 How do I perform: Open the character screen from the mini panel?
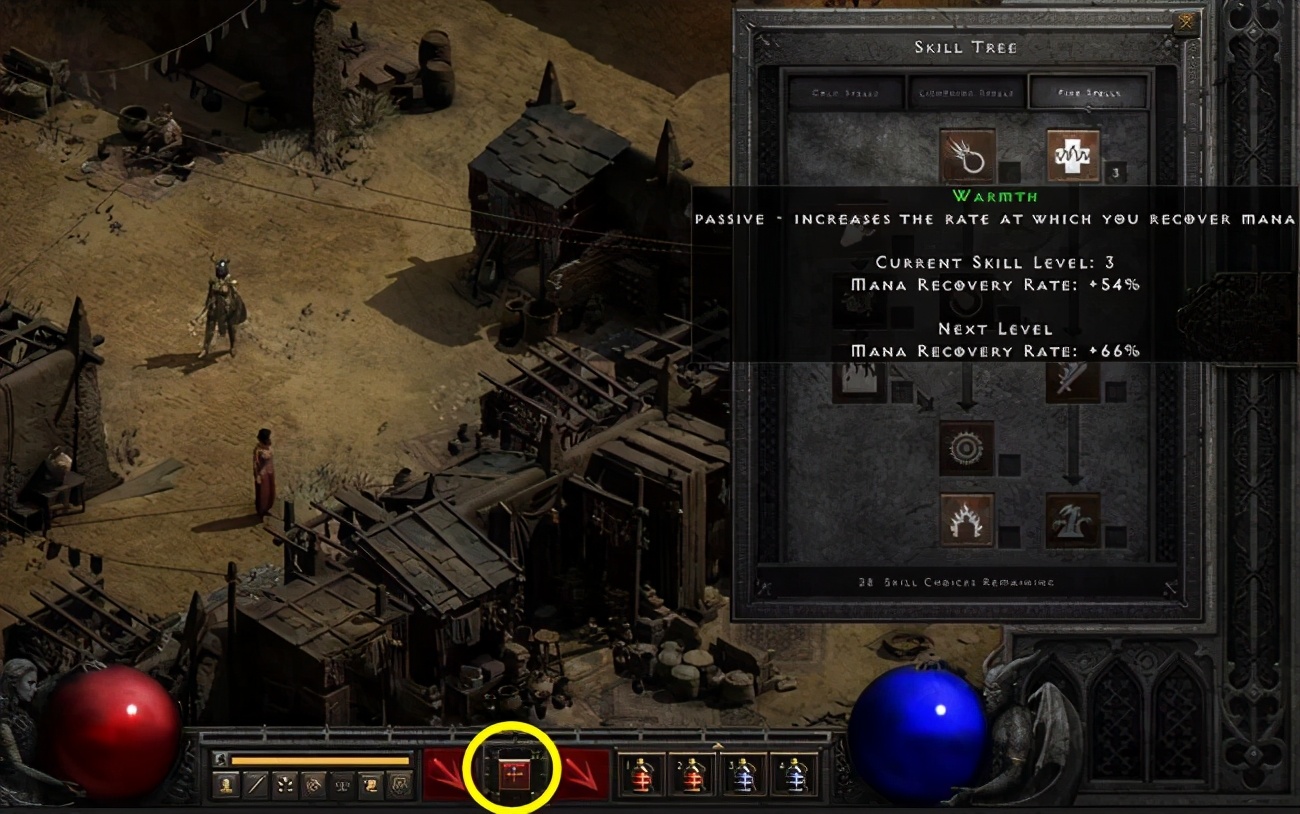(226, 785)
